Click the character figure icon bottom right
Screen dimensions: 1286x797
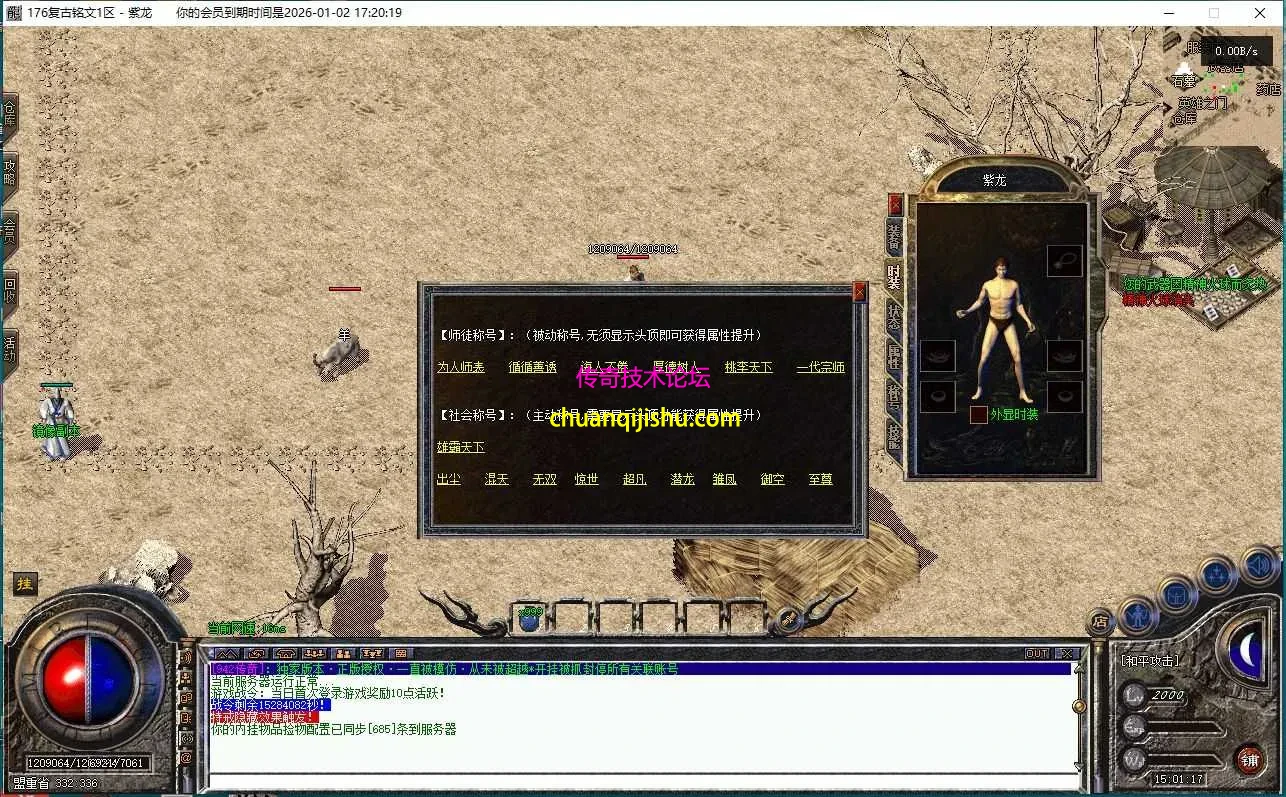point(1138,617)
